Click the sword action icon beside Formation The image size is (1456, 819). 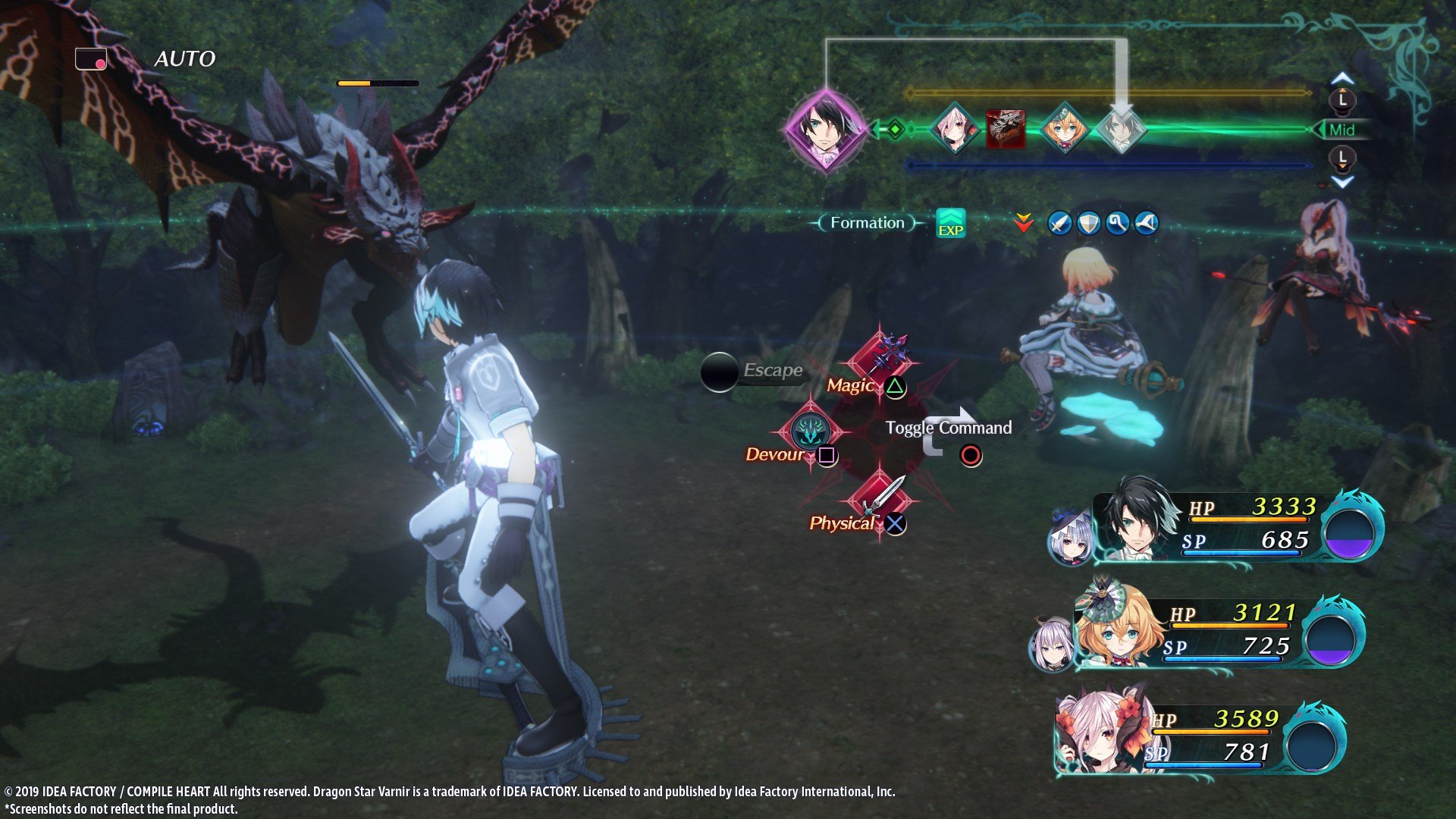pyautogui.click(x=1059, y=222)
